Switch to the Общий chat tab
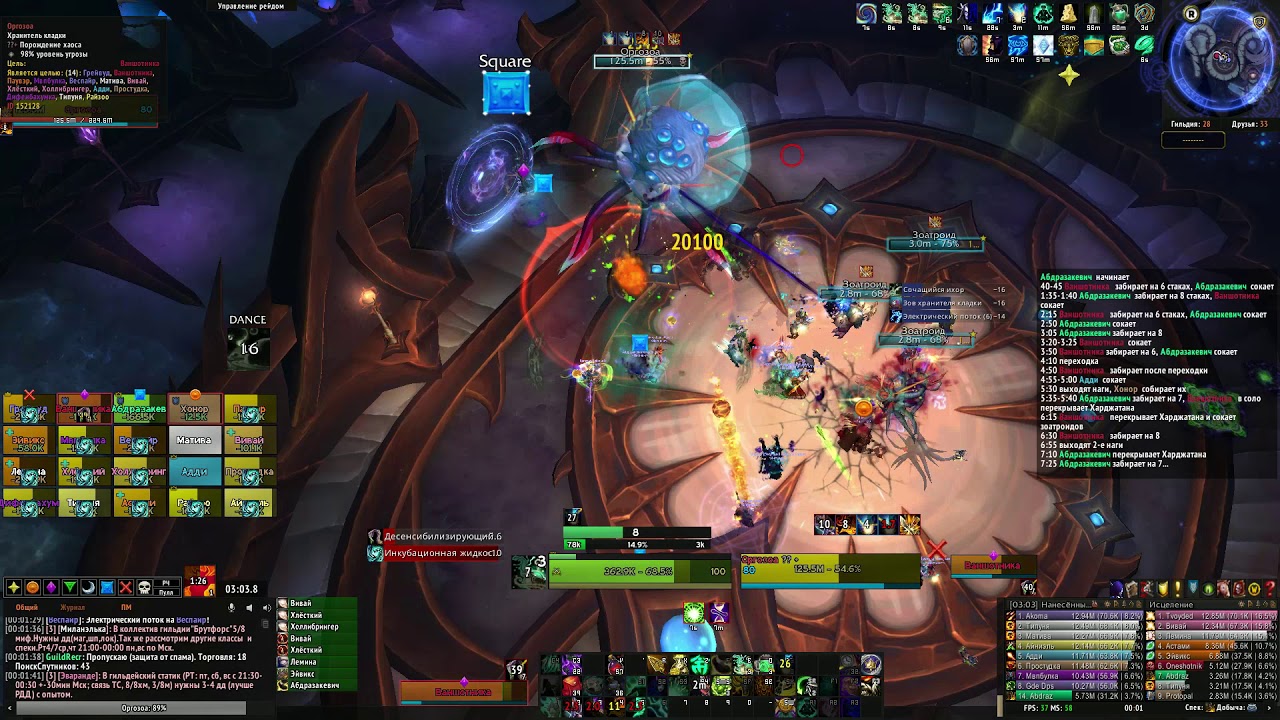This screenshot has height=720, width=1280. point(27,607)
